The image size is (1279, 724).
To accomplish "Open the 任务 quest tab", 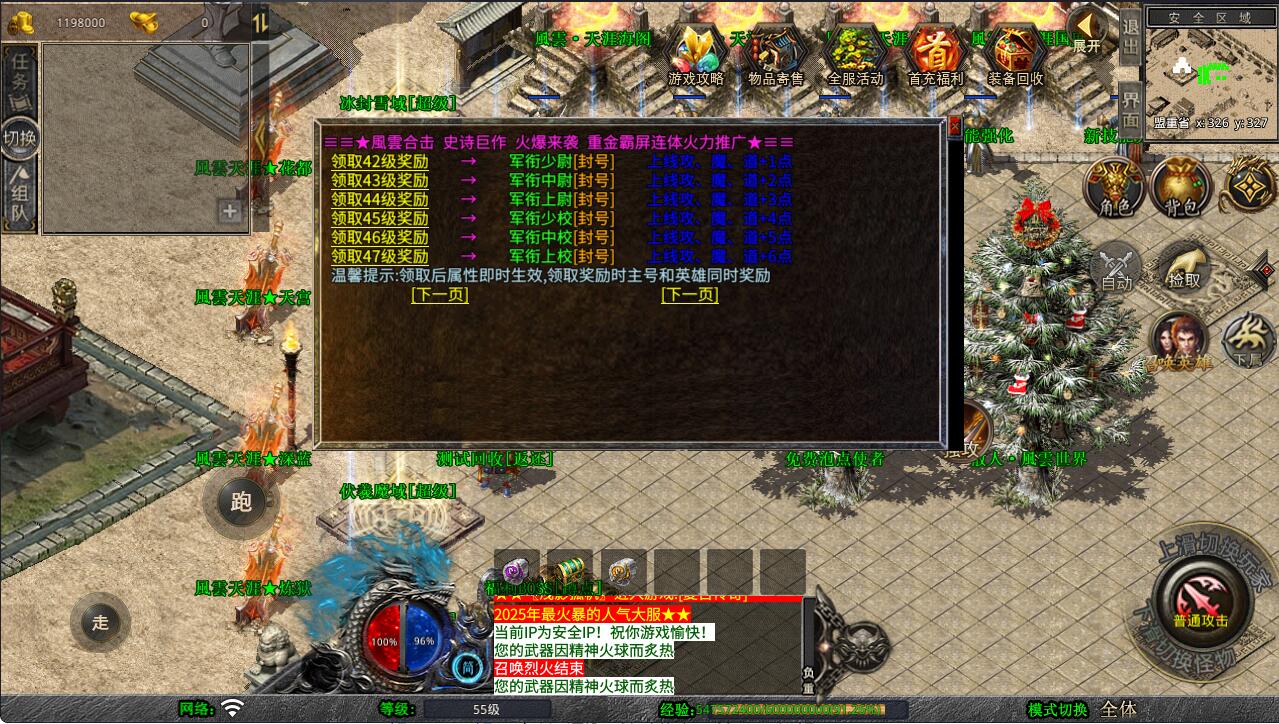I will click(x=19, y=72).
